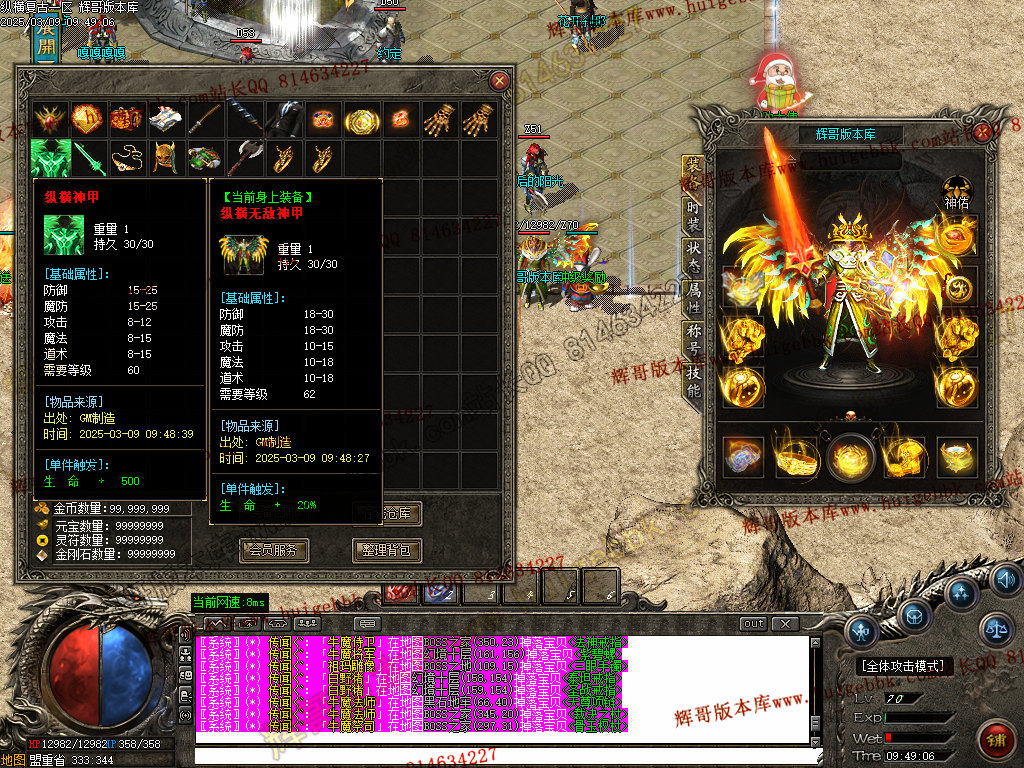1024x768 pixels.
Task: Choose the horned golden helmet item
Action: tap(165, 158)
